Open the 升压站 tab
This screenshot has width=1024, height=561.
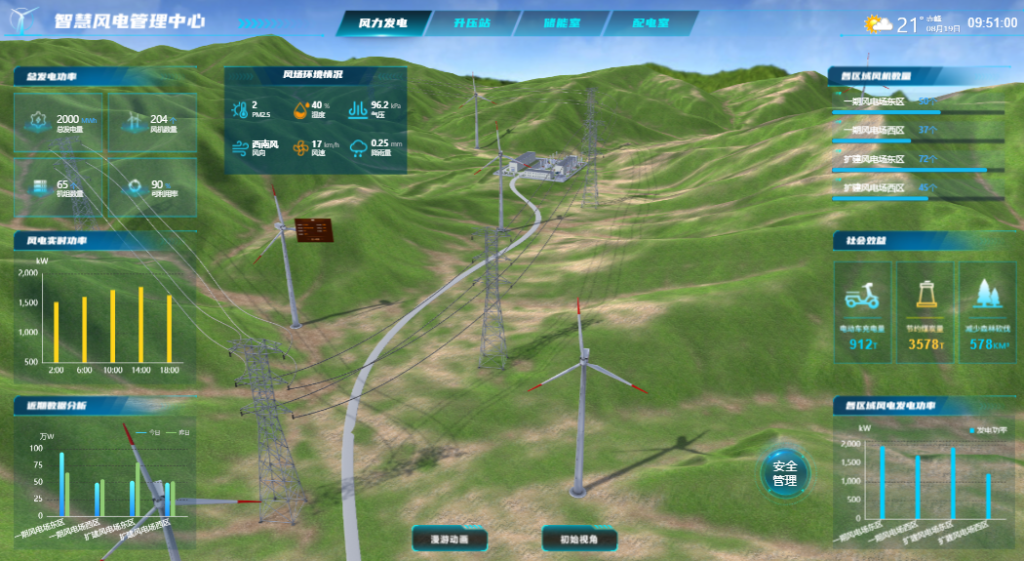tap(473, 23)
